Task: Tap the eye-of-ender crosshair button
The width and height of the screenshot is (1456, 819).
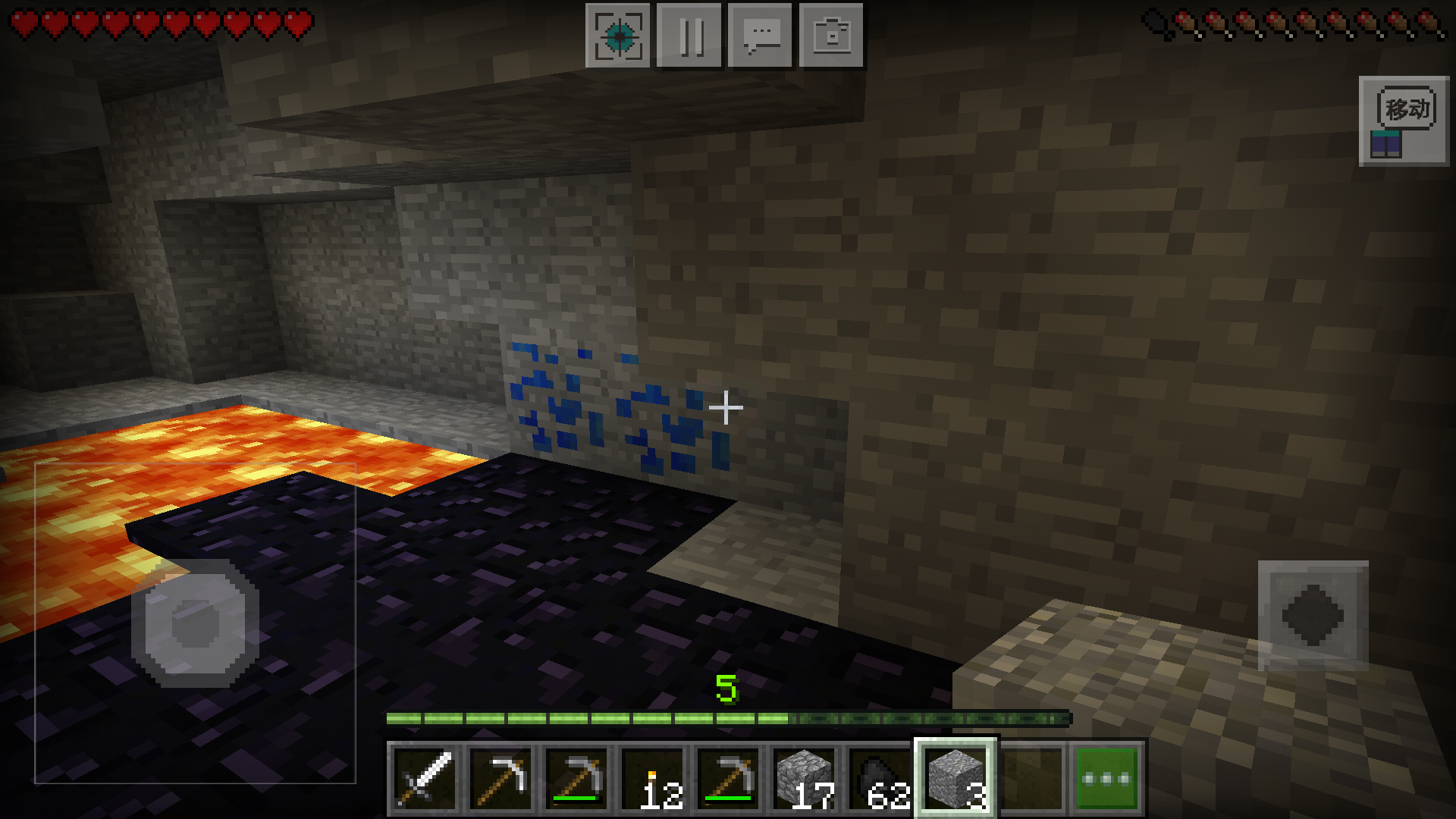Action: point(618,36)
